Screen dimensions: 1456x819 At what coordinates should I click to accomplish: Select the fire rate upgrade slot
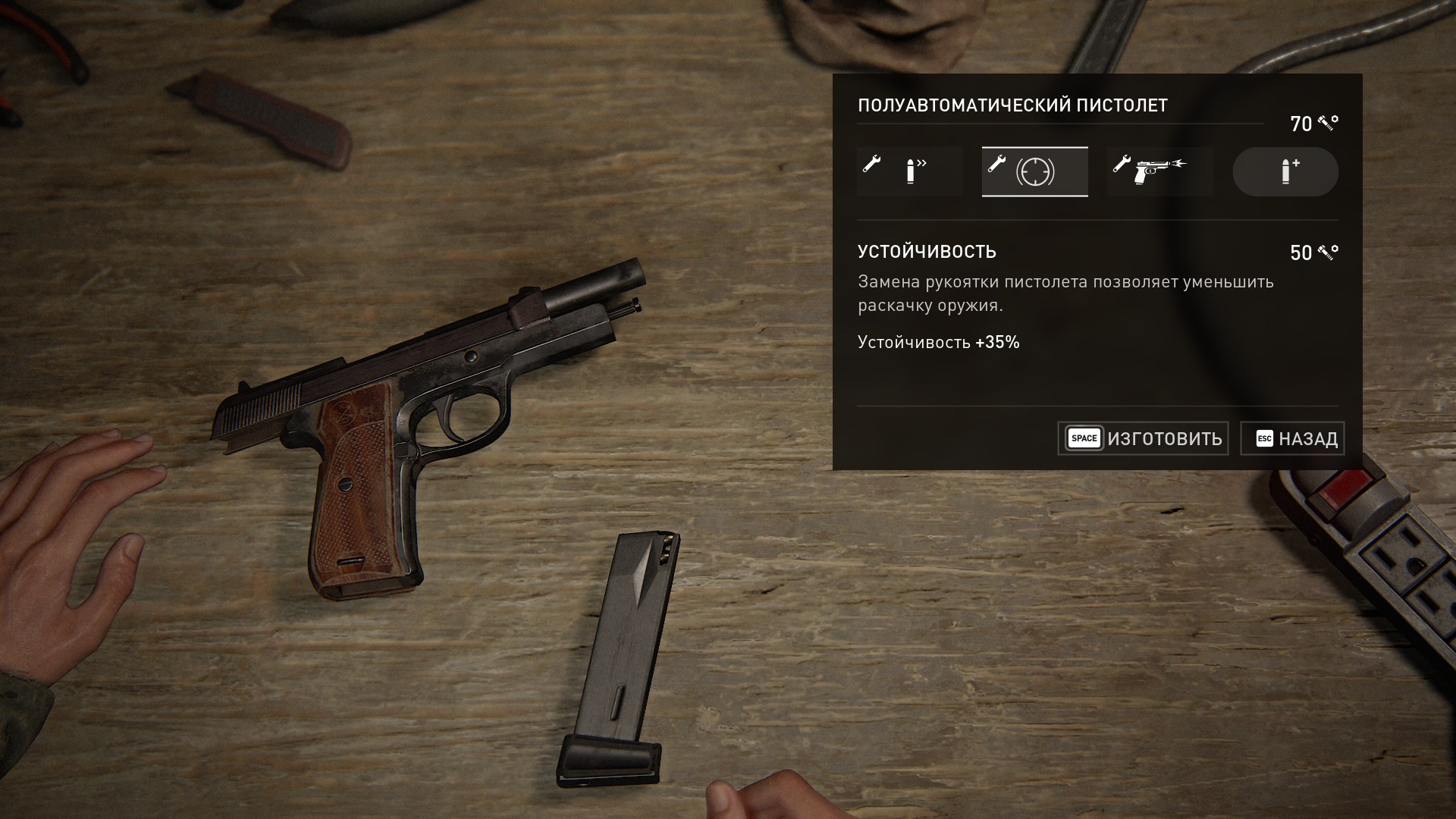coord(909,172)
